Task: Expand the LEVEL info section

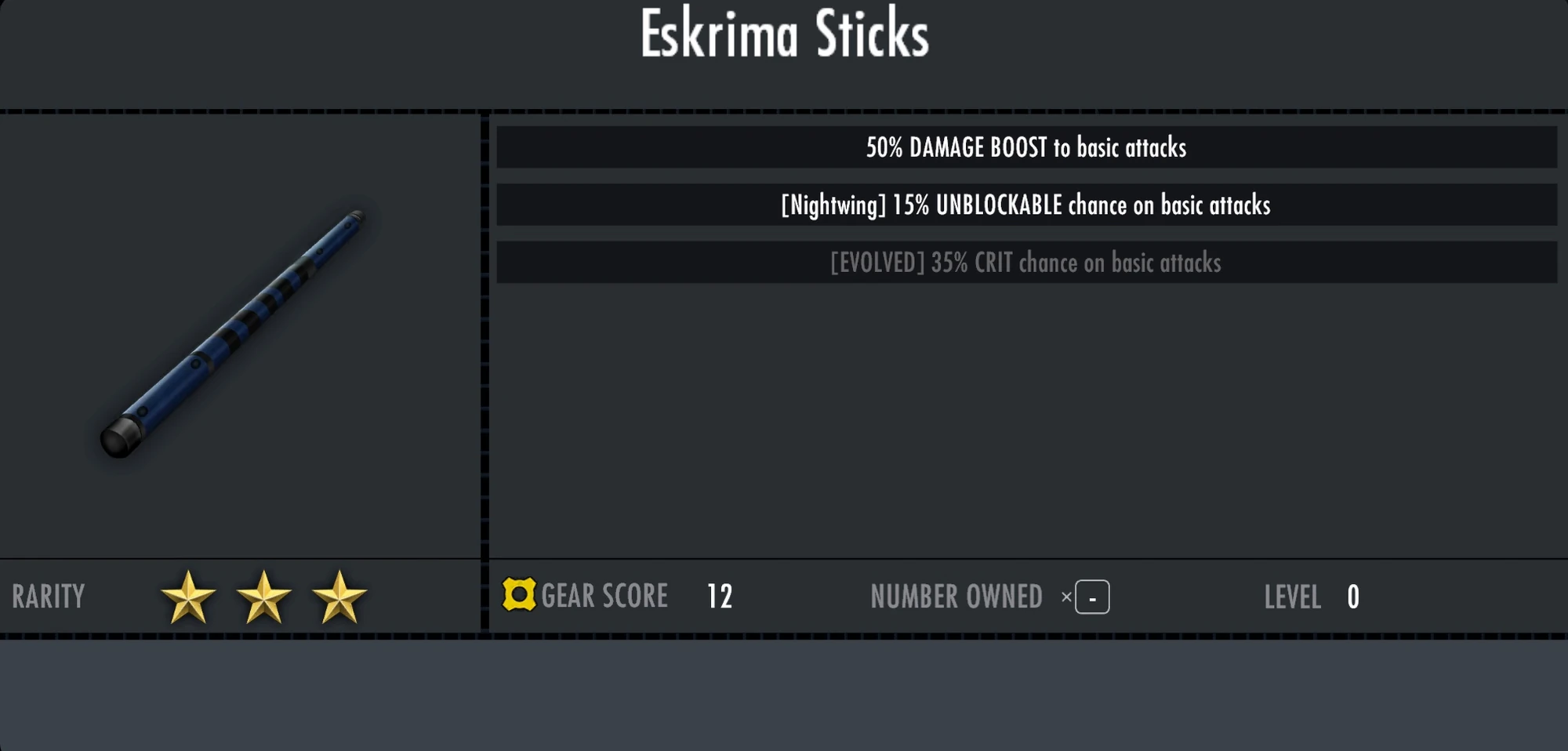Action: [x=1292, y=597]
